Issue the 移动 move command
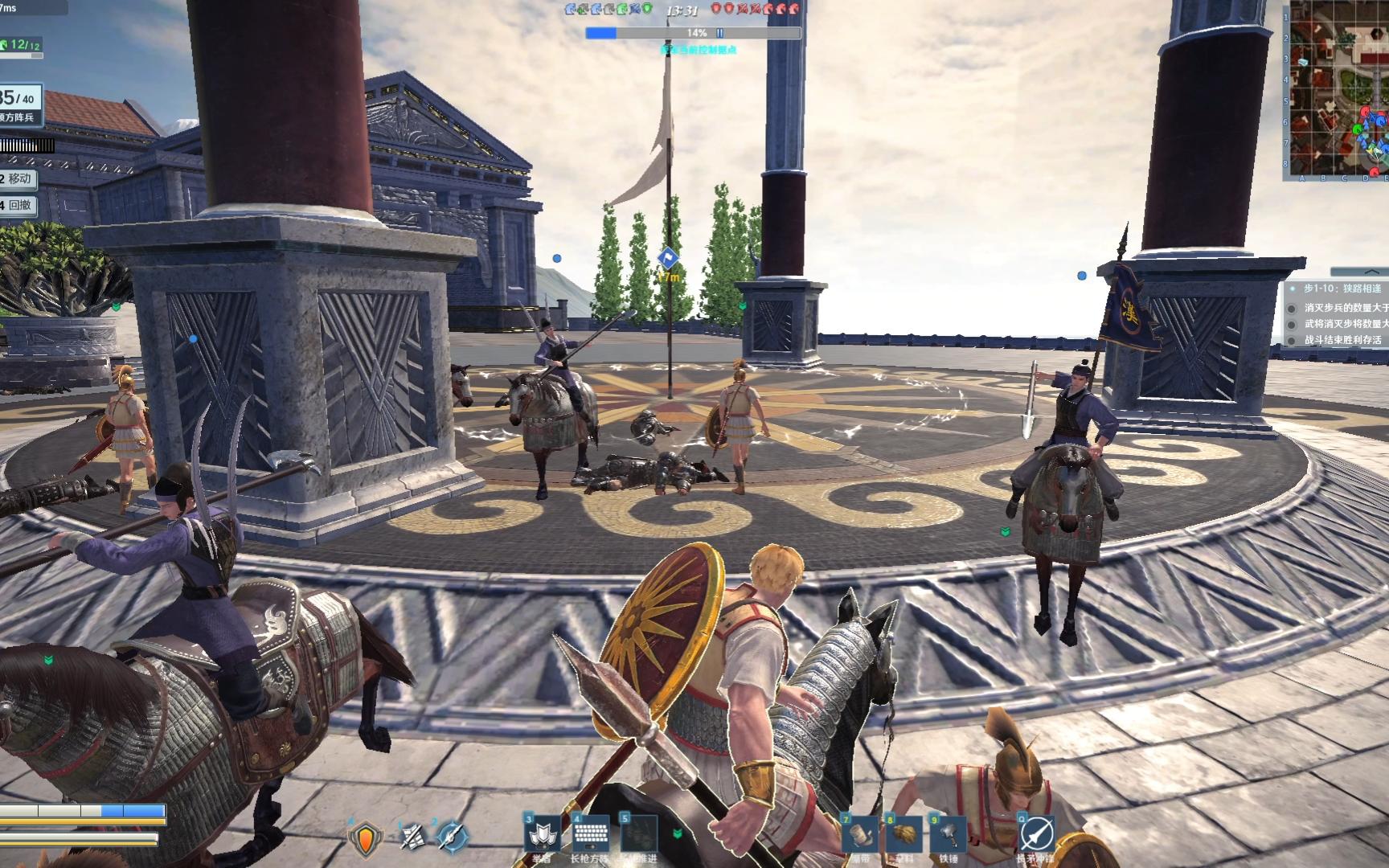This screenshot has width=1389, height=868. pos(18,178)
